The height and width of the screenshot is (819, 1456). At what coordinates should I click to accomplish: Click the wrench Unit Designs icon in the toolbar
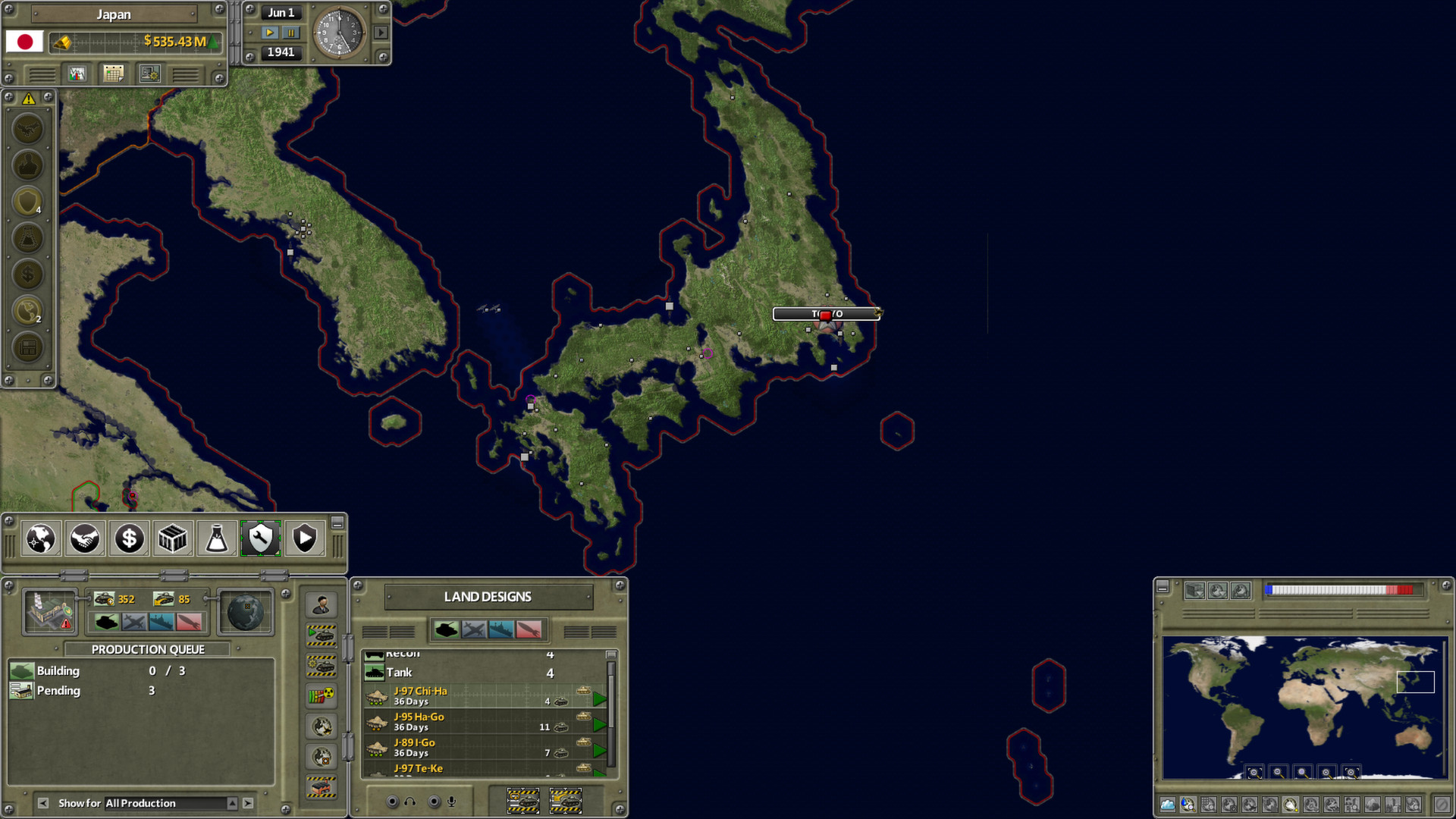click(x=260, y=538)
